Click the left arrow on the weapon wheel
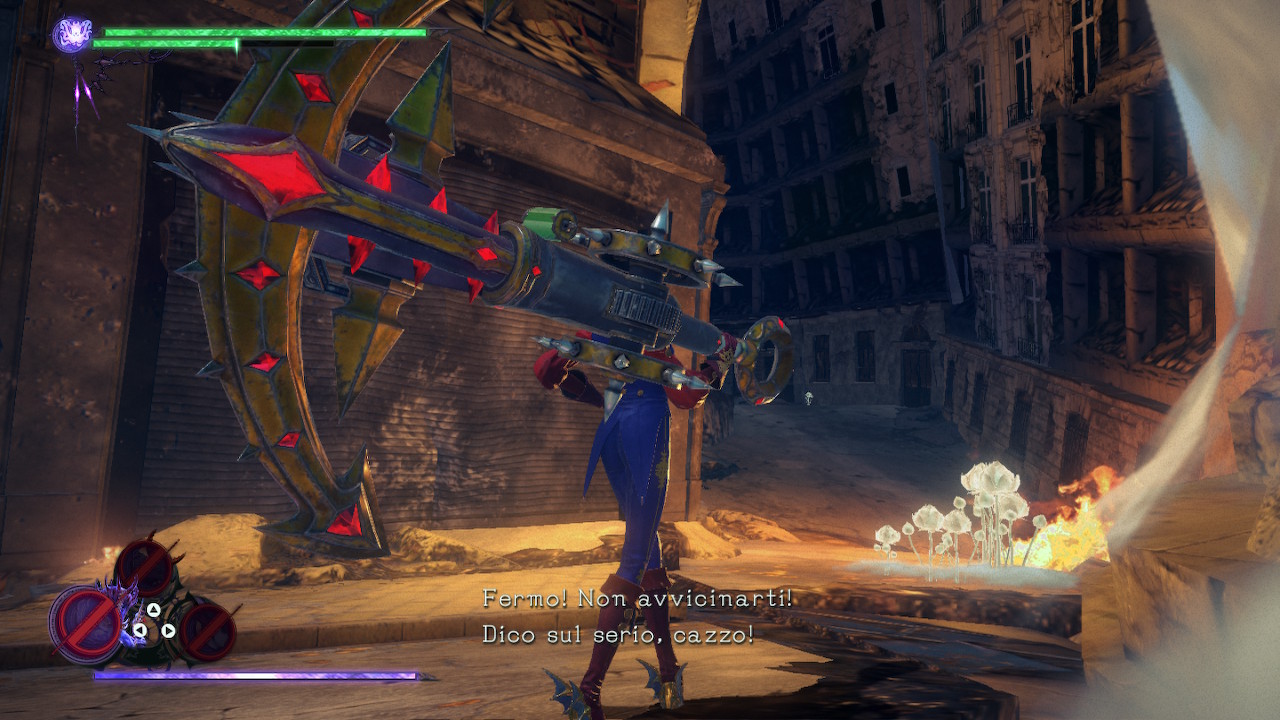Screen dimensions: 1280x720 [x=140, y=630]
